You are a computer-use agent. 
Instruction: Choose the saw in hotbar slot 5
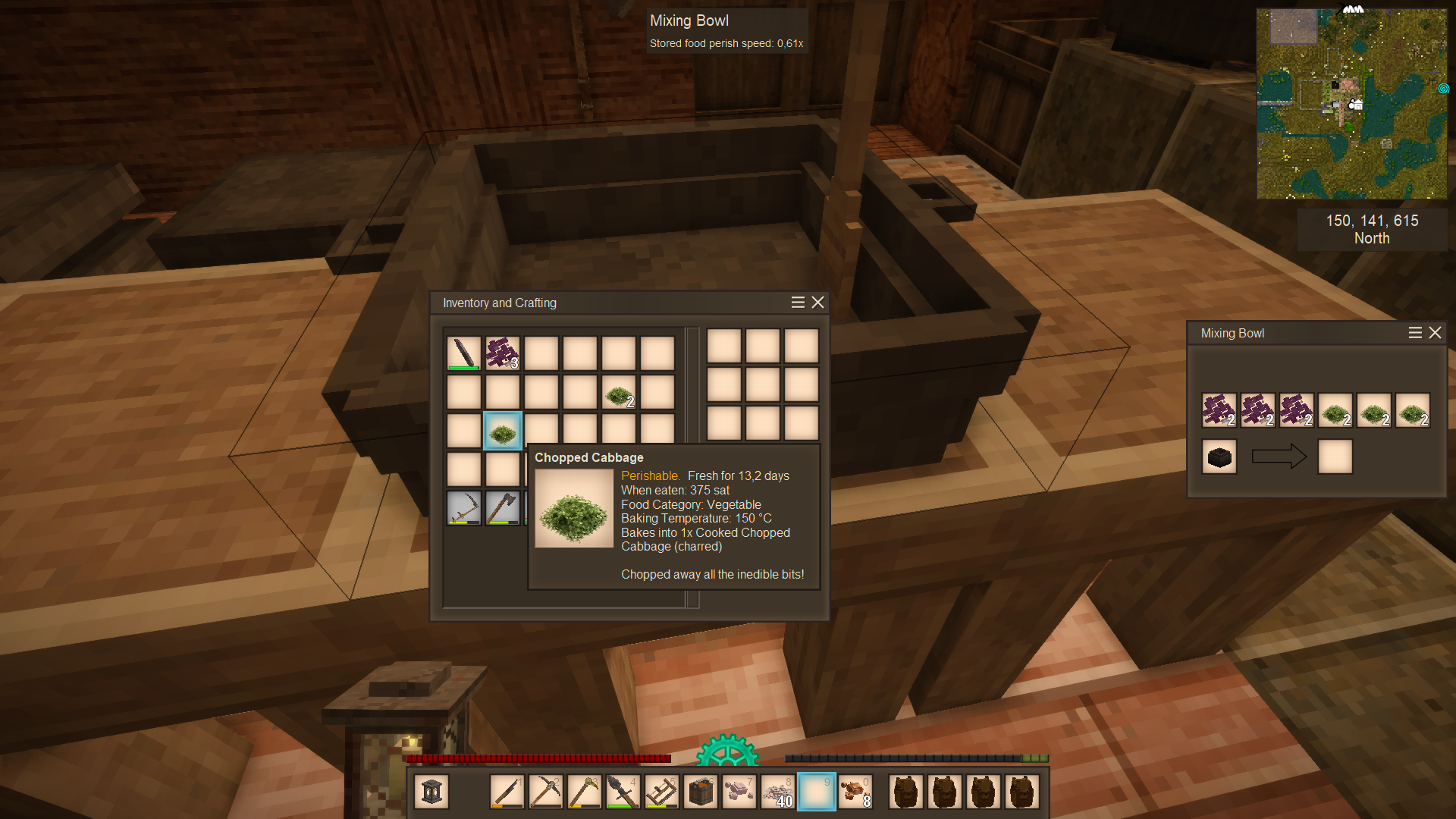[x=661, y=792]
